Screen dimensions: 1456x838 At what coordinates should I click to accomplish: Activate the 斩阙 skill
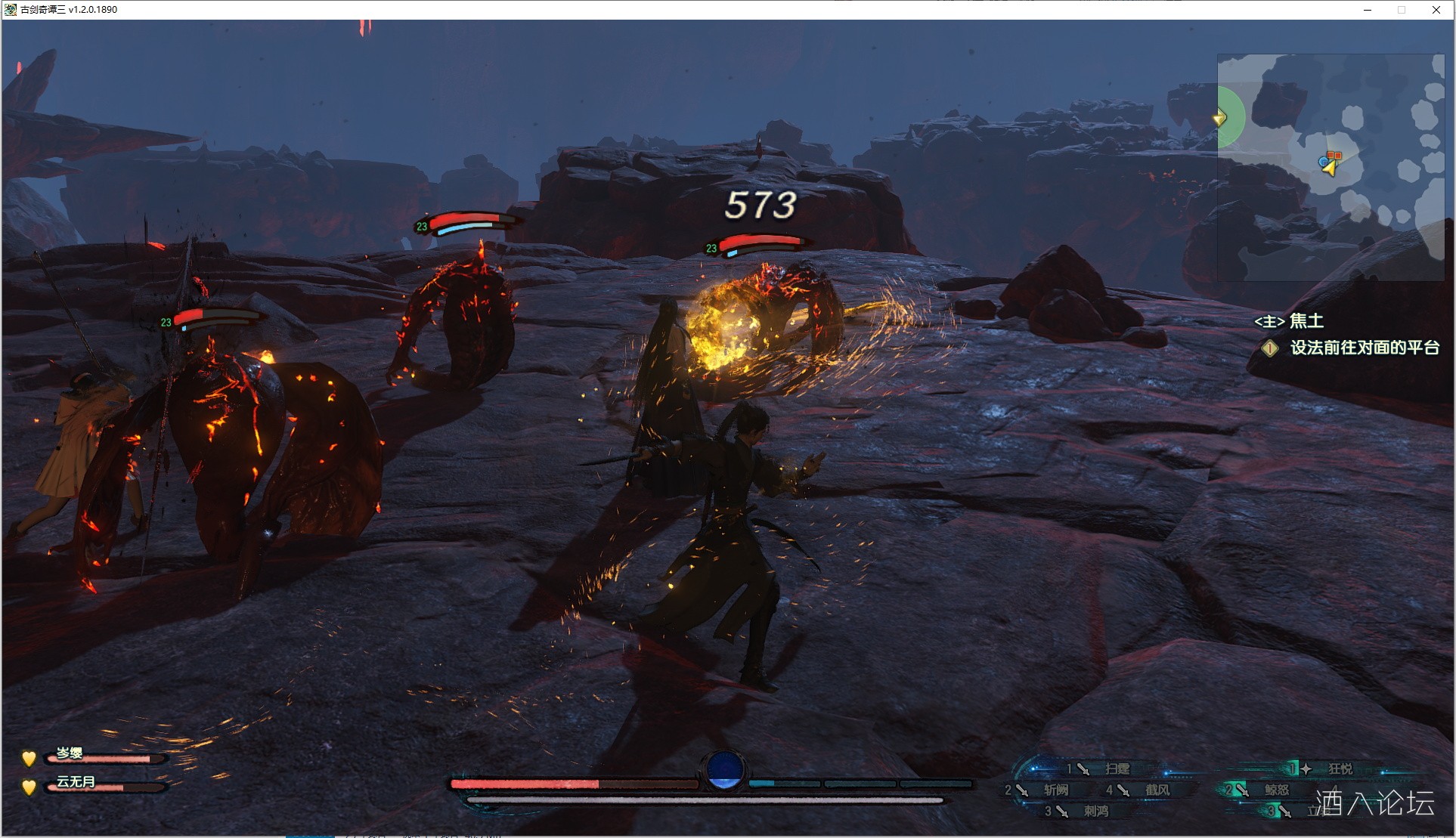pyautogui.click(x=1055, y=790)
